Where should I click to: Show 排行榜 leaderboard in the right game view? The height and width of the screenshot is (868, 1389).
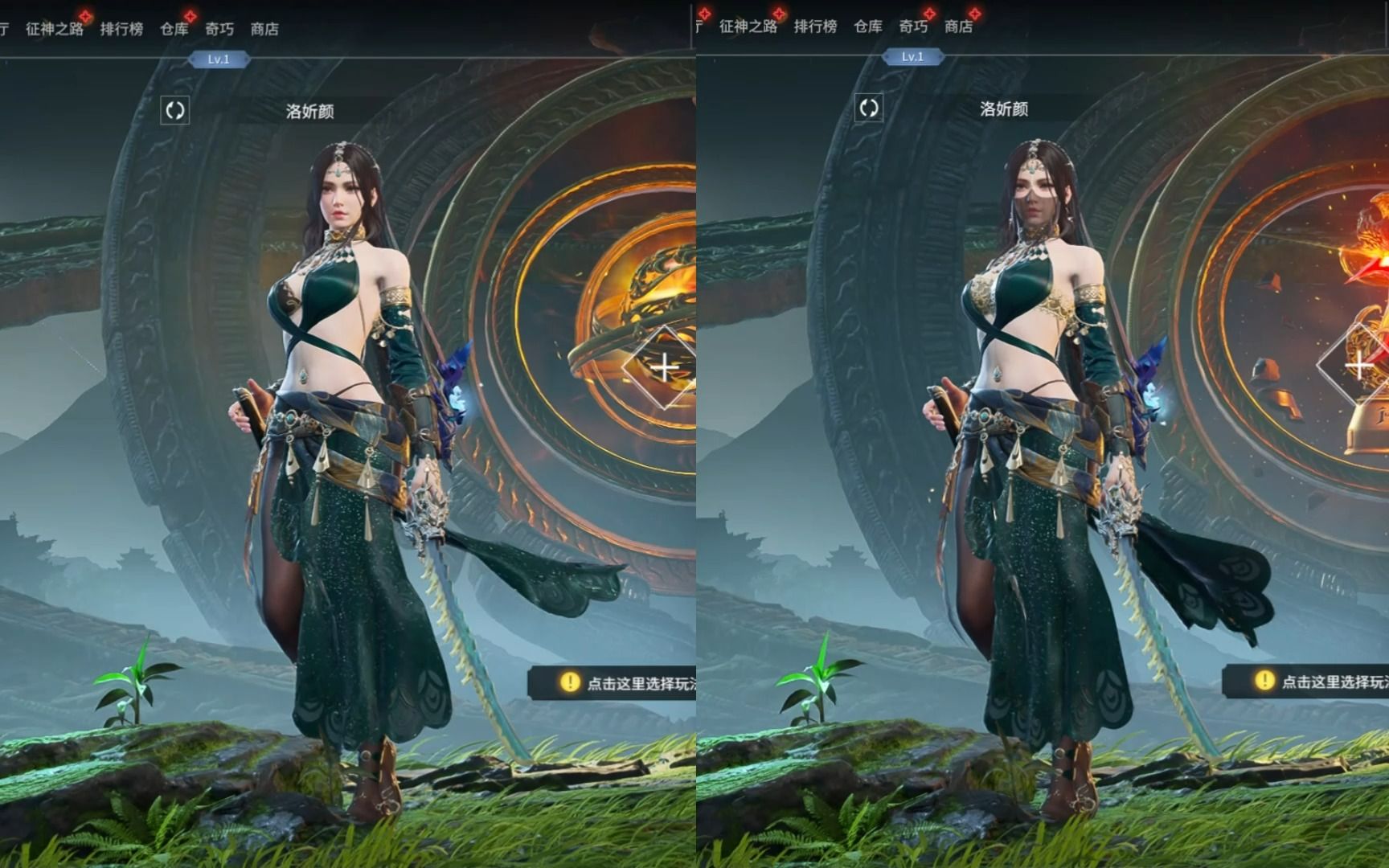(x=815, y=27)
